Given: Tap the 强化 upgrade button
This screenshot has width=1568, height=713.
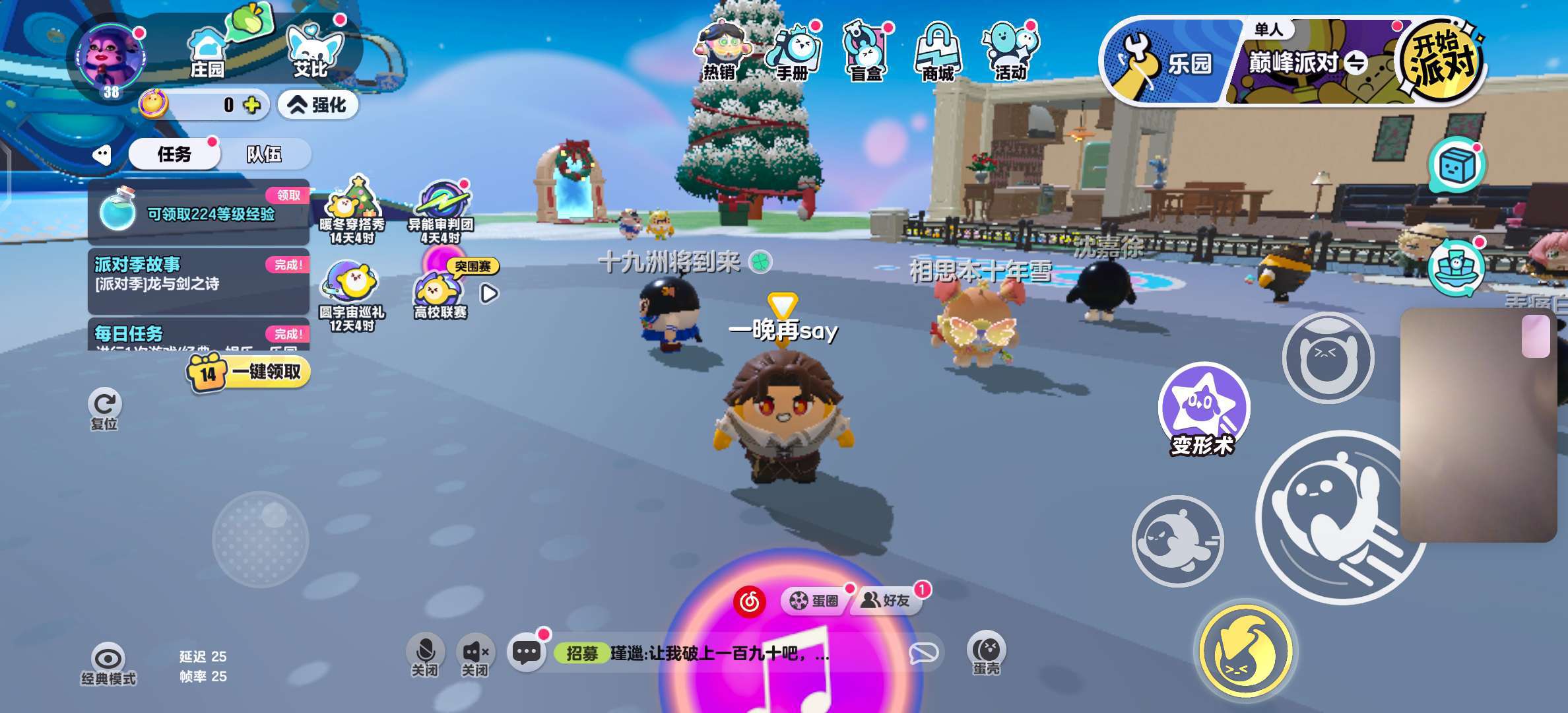Looking at the screenshot, I should click(x=318, y=105).
